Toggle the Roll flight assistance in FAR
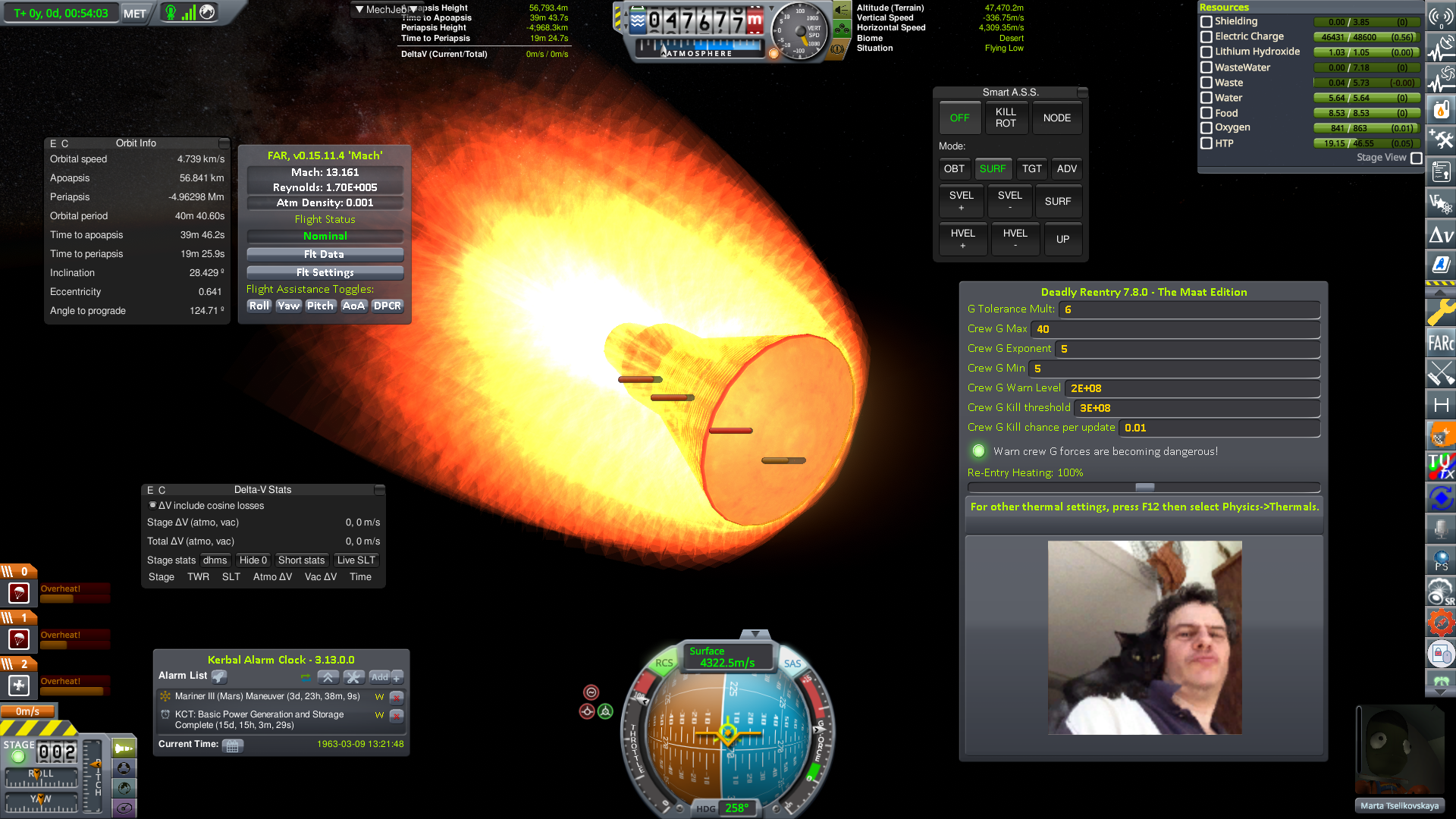 pos(259,306)
